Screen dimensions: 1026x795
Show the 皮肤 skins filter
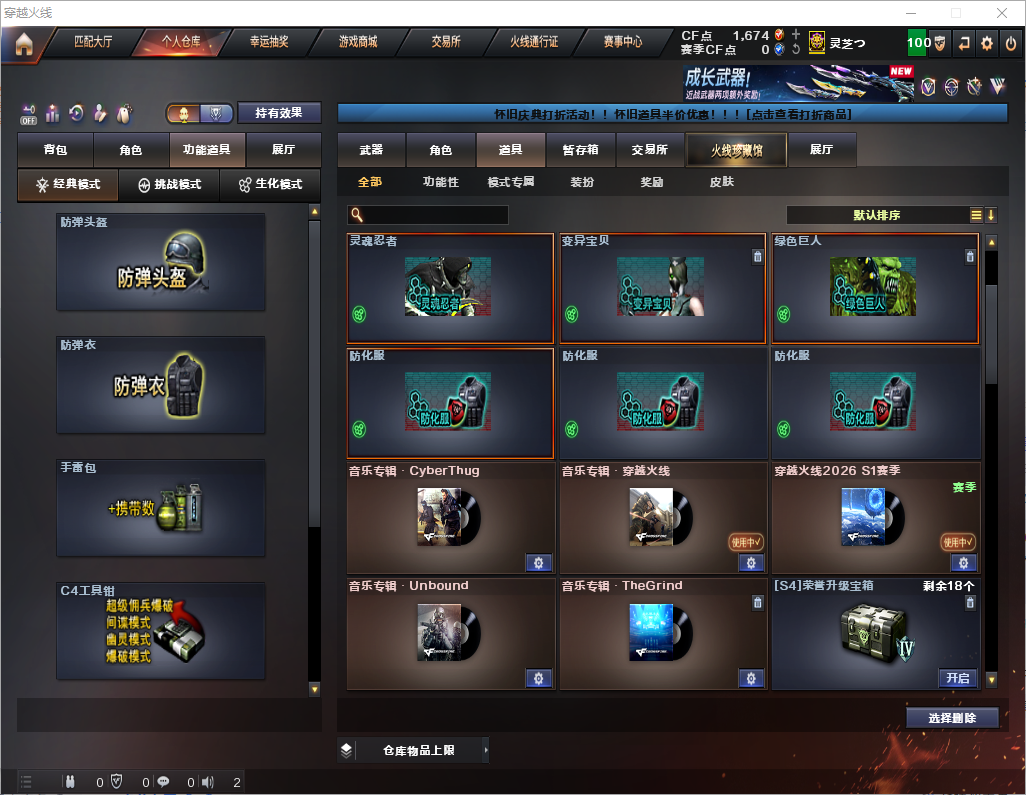721,182
